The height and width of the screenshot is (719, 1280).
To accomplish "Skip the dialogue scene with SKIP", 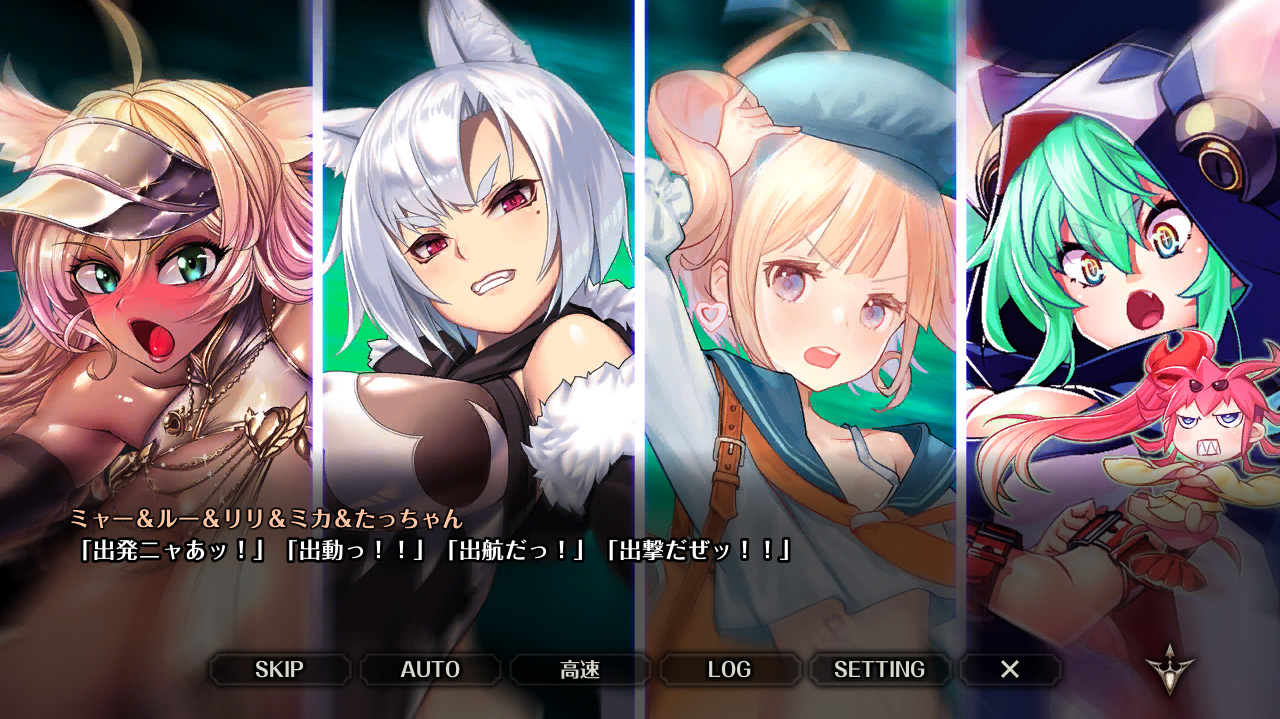I will click(279, 670).
